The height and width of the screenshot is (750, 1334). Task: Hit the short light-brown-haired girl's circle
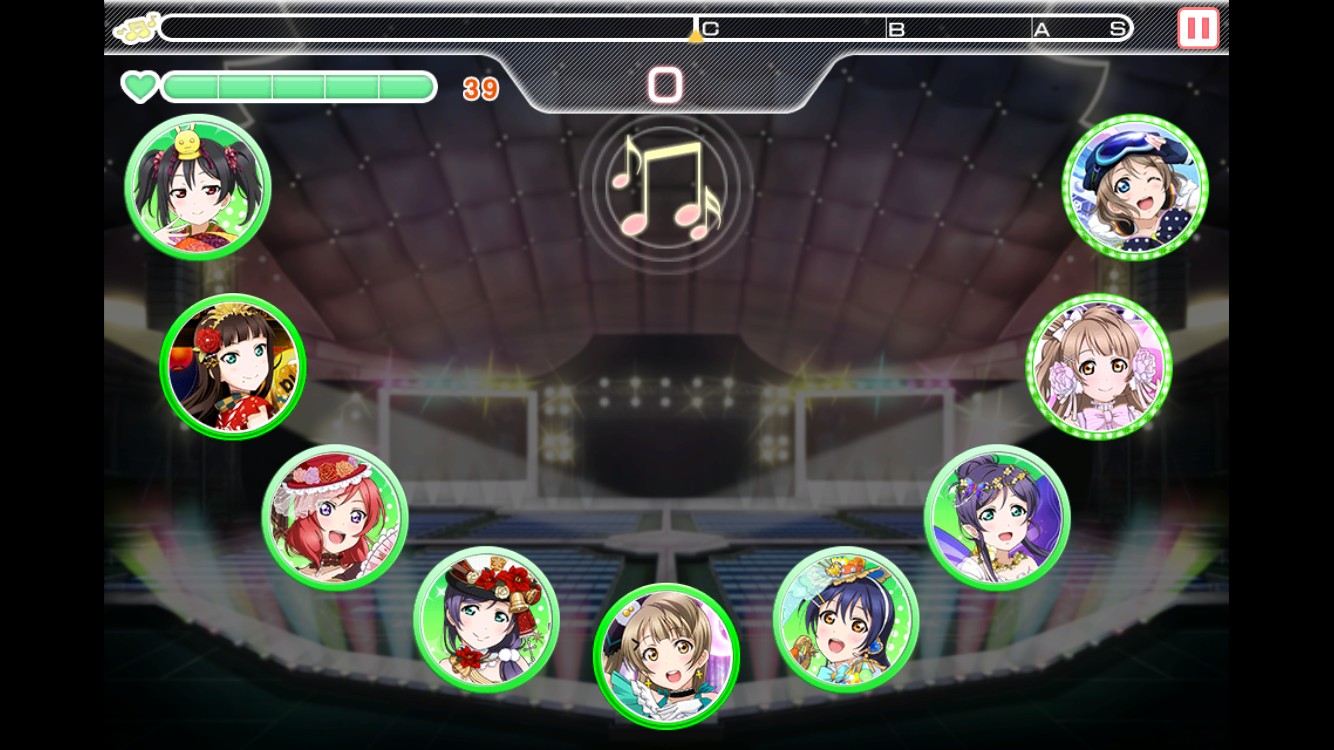coord(666,656)
